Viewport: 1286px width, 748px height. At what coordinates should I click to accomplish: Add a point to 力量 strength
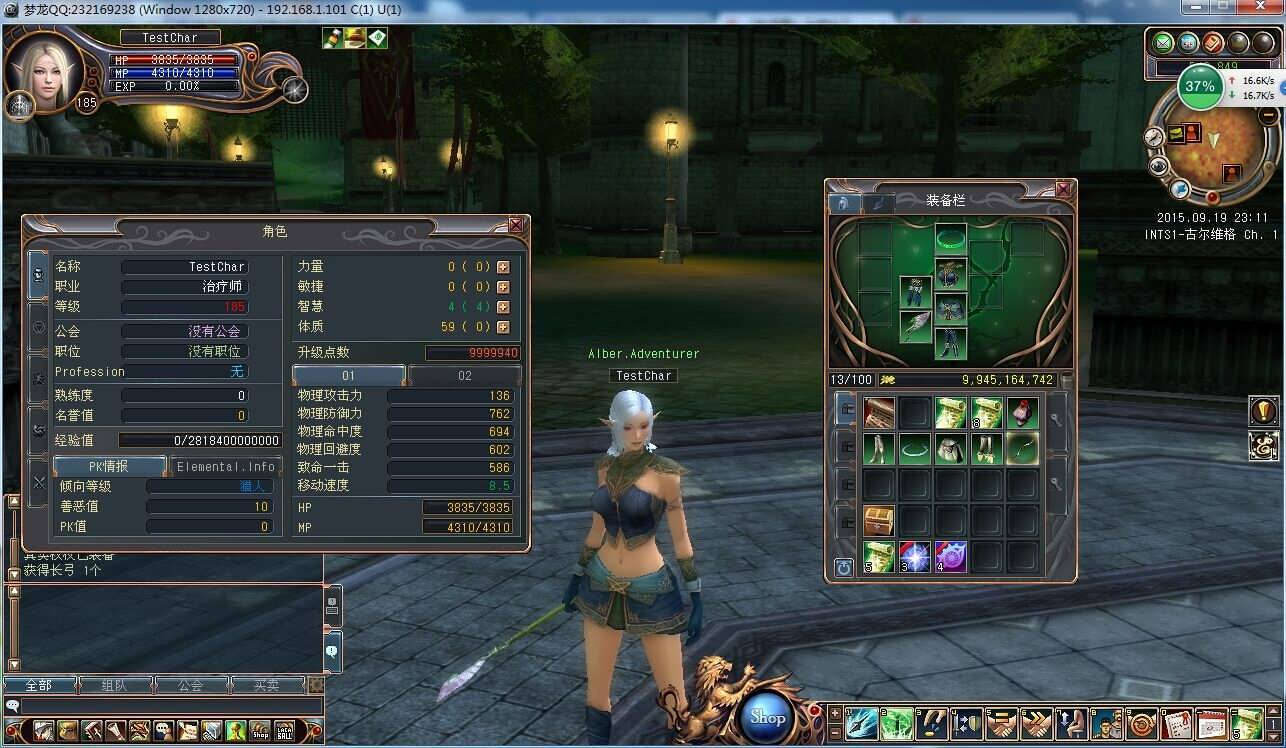click(x=503, y=267)
